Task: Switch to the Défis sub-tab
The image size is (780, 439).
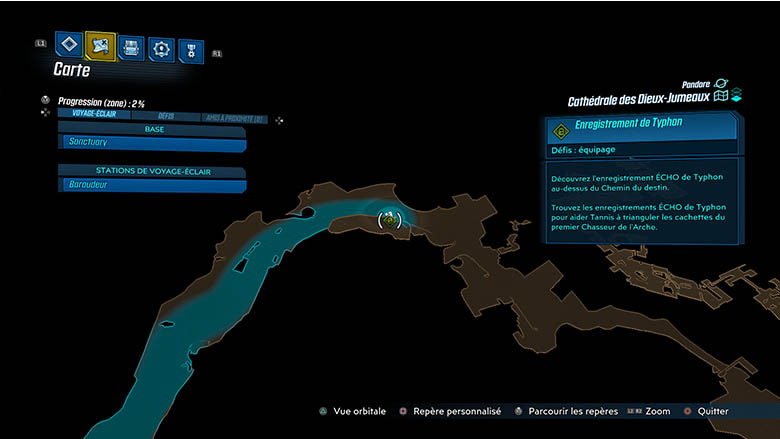Action: pos(166,116)
